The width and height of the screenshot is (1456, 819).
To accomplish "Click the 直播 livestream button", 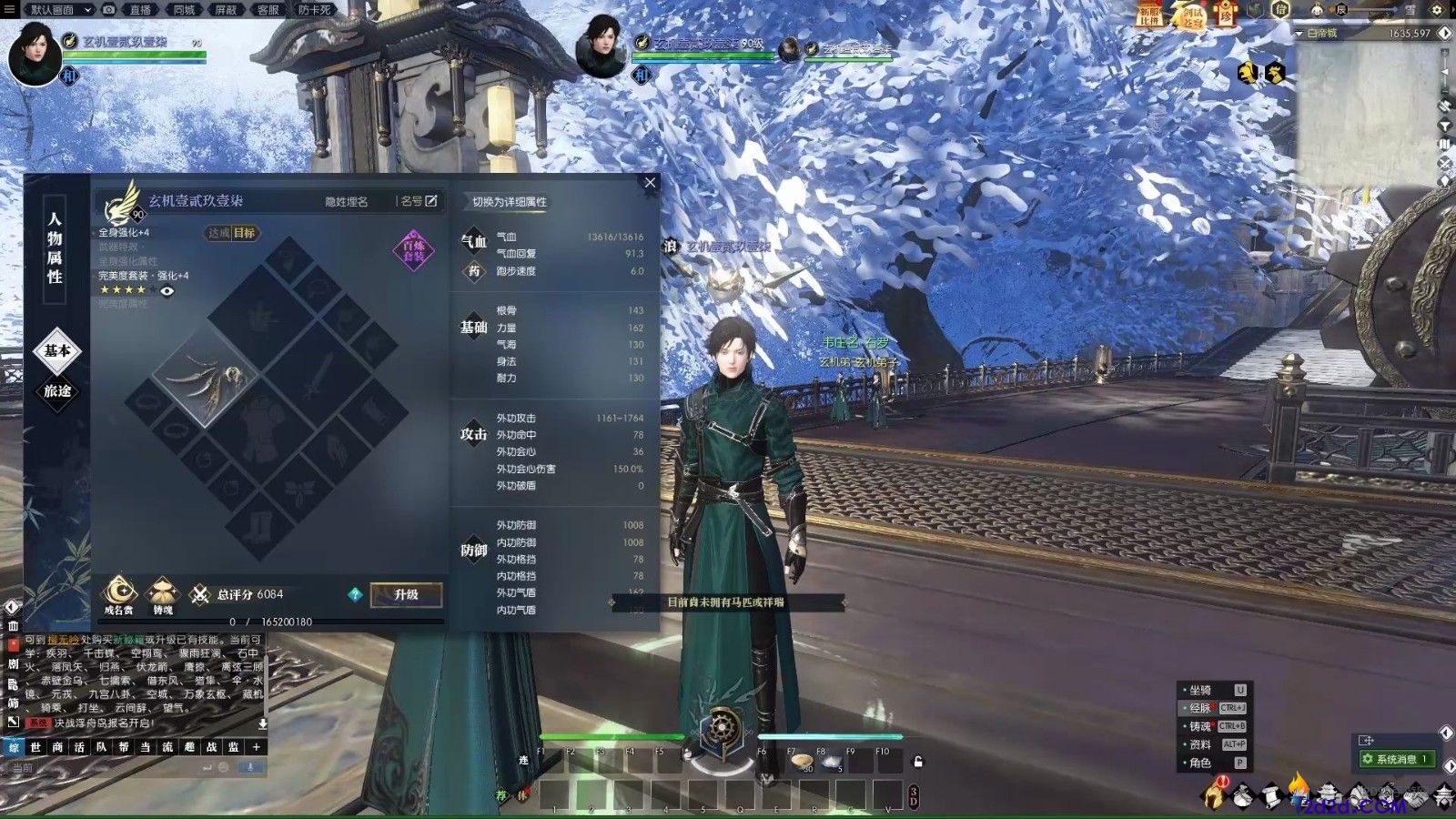I will point(140,10).
